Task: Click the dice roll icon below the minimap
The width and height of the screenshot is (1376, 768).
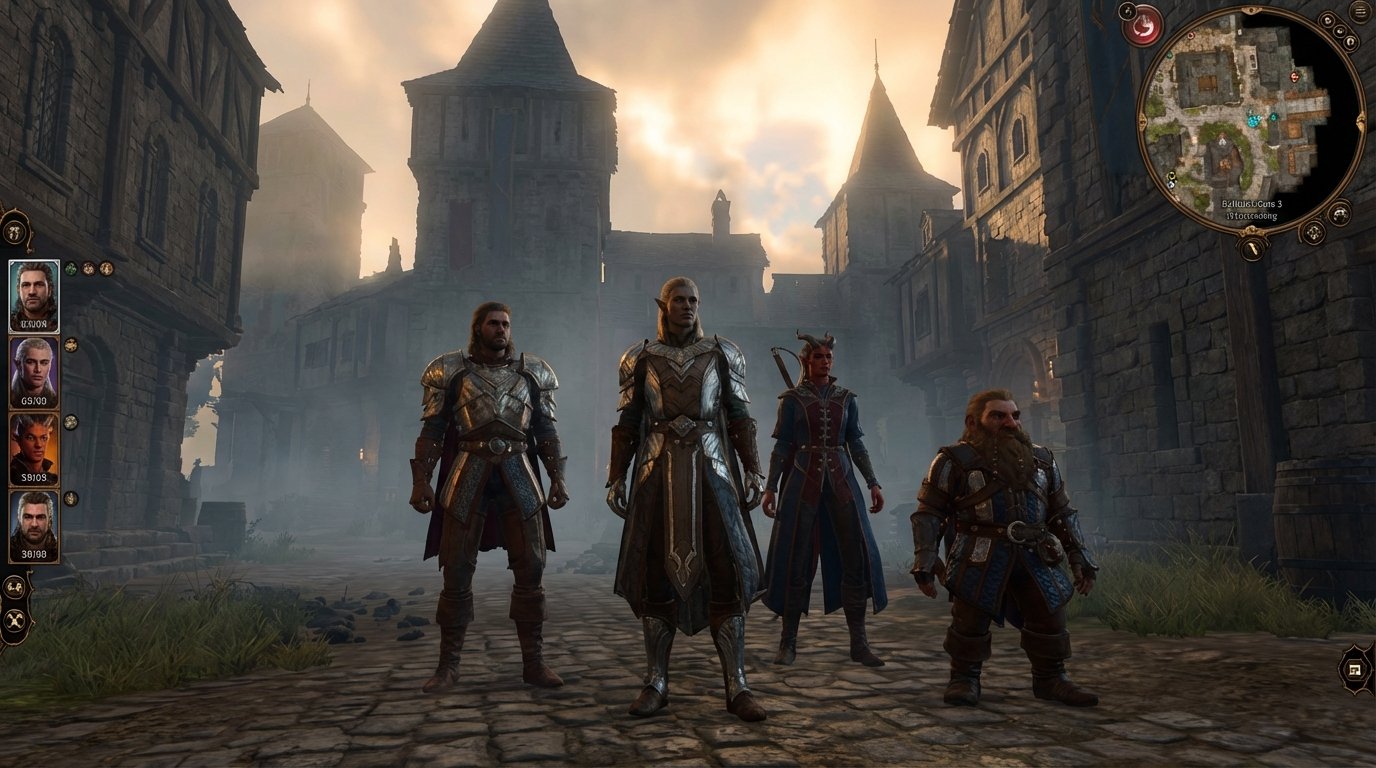Action: pyautogui.click(x=1313, y=232)
